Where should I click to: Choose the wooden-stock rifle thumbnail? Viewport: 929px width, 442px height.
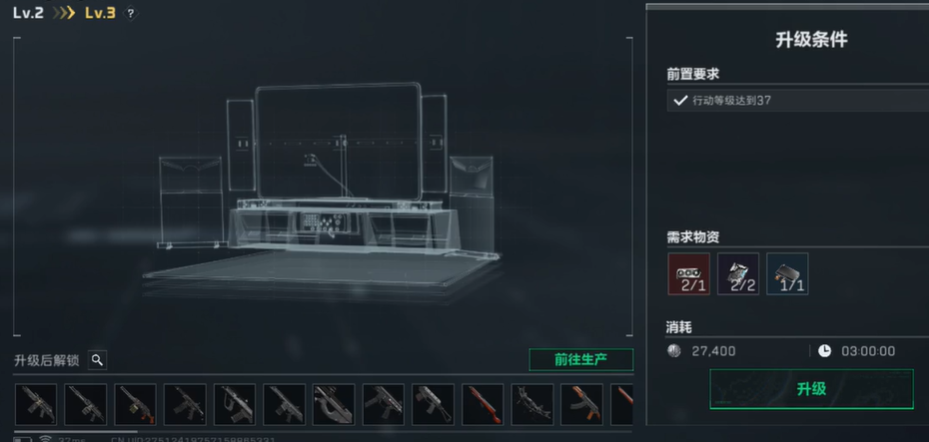point(483,404)
